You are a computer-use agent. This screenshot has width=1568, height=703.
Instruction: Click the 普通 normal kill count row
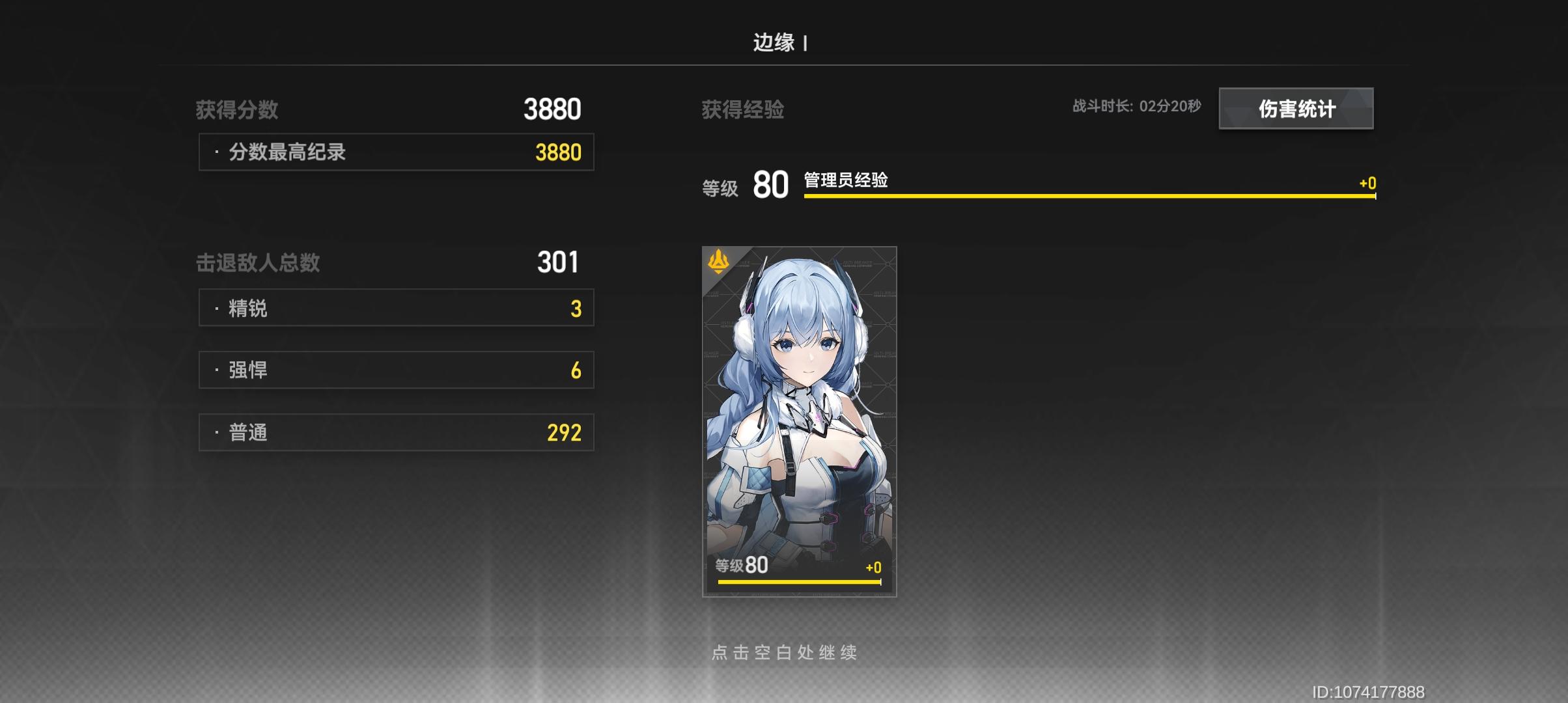tap(396, 432)
